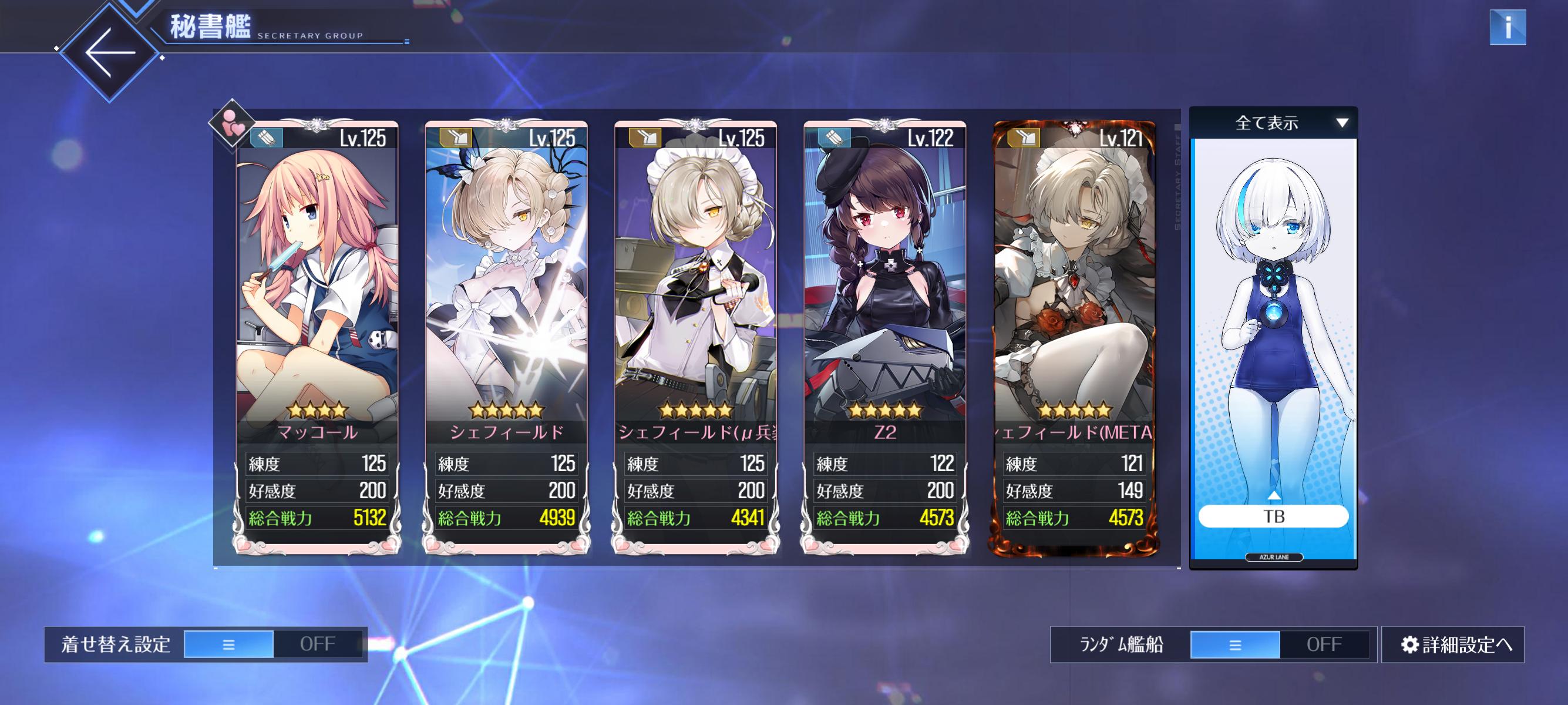Image resolution: width=1568 pixels, height=705 pixels.
Task: Switch ランダム艦船 to the list option
Action: pyautogui.click(x=1235, y=644)
